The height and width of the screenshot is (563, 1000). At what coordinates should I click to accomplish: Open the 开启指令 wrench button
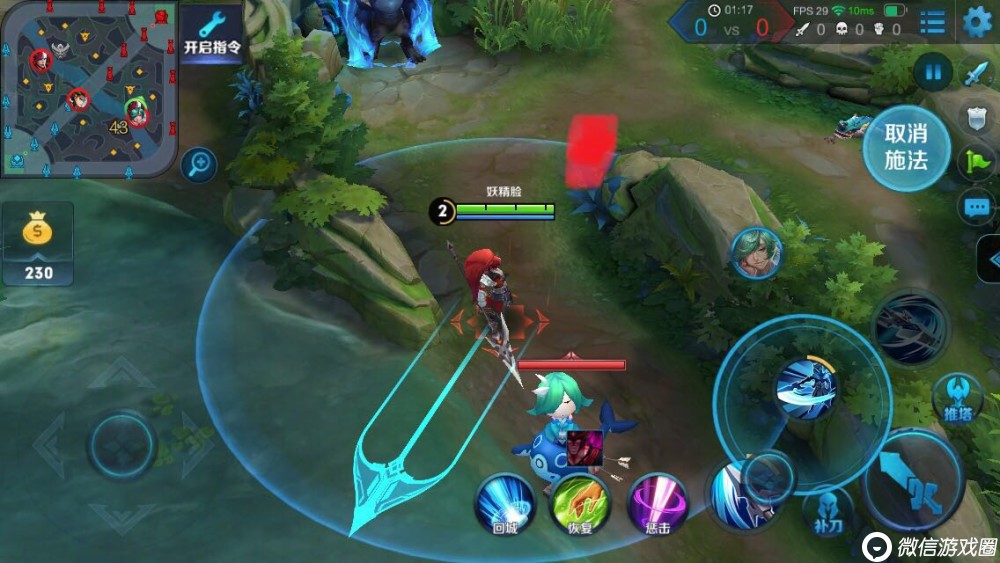click(x=211, y=33)
